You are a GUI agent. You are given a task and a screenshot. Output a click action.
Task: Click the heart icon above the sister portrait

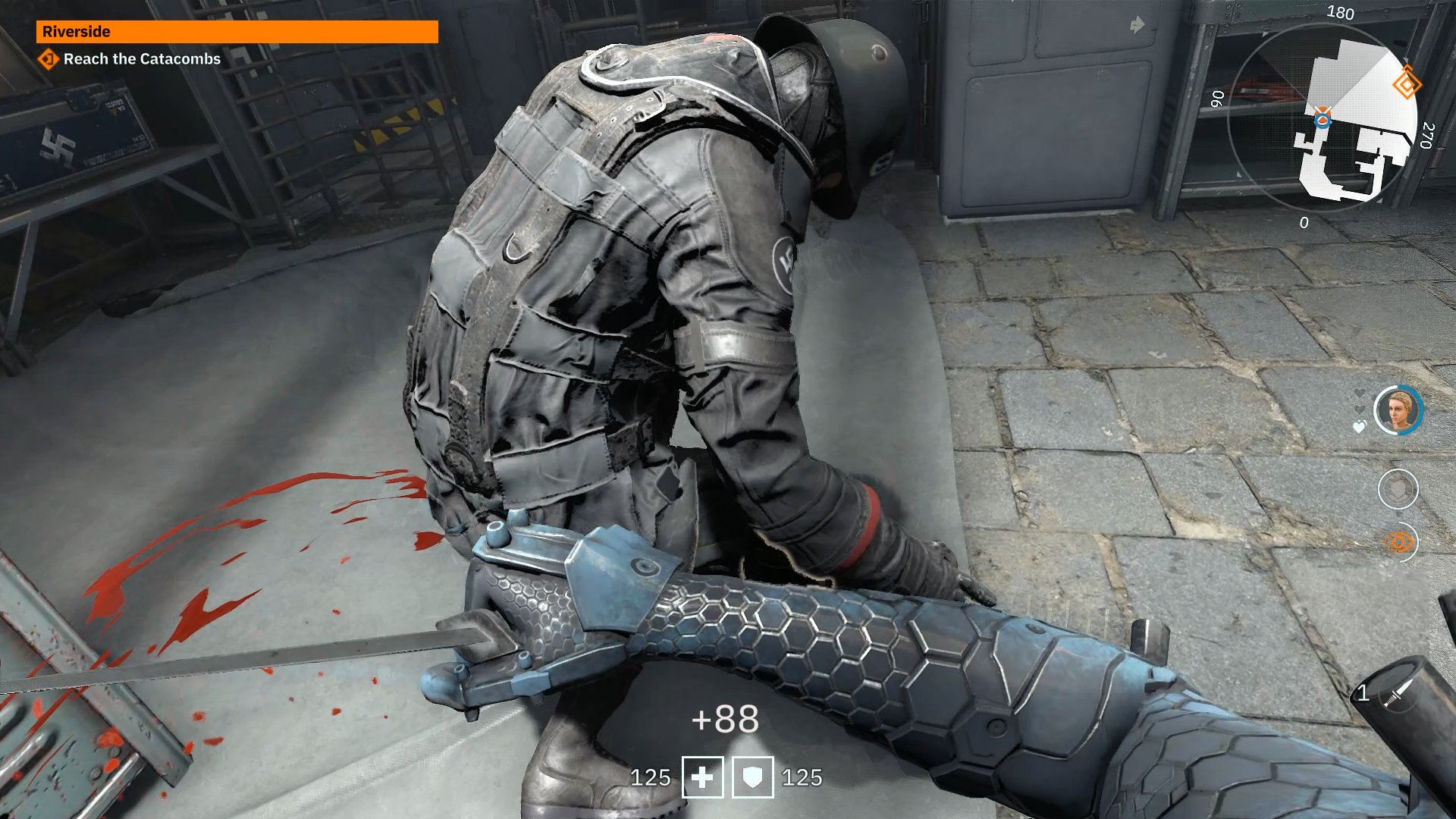(1359, 391)
